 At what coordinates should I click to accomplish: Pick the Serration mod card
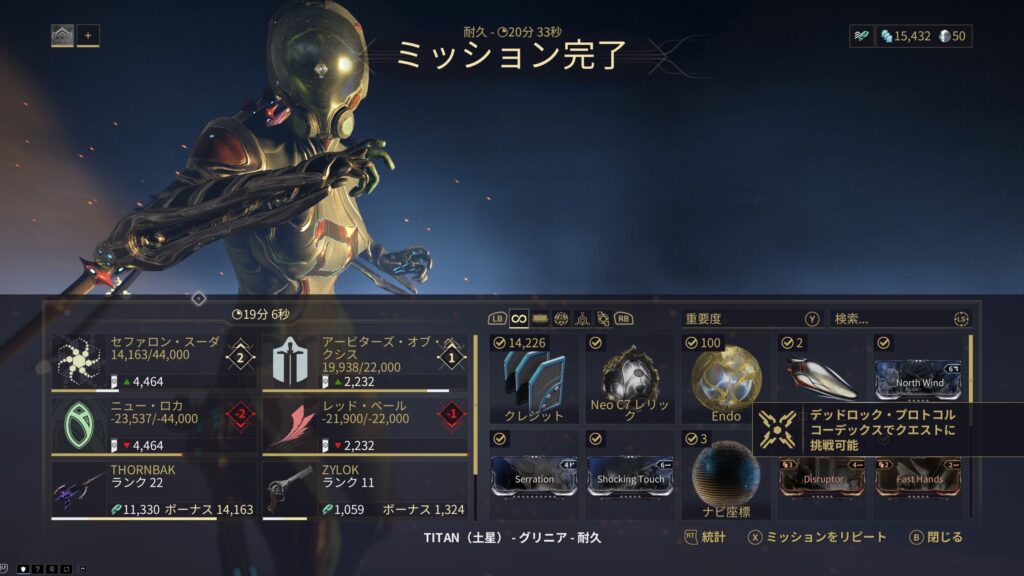pyautogui.click(x=534, y=477)
